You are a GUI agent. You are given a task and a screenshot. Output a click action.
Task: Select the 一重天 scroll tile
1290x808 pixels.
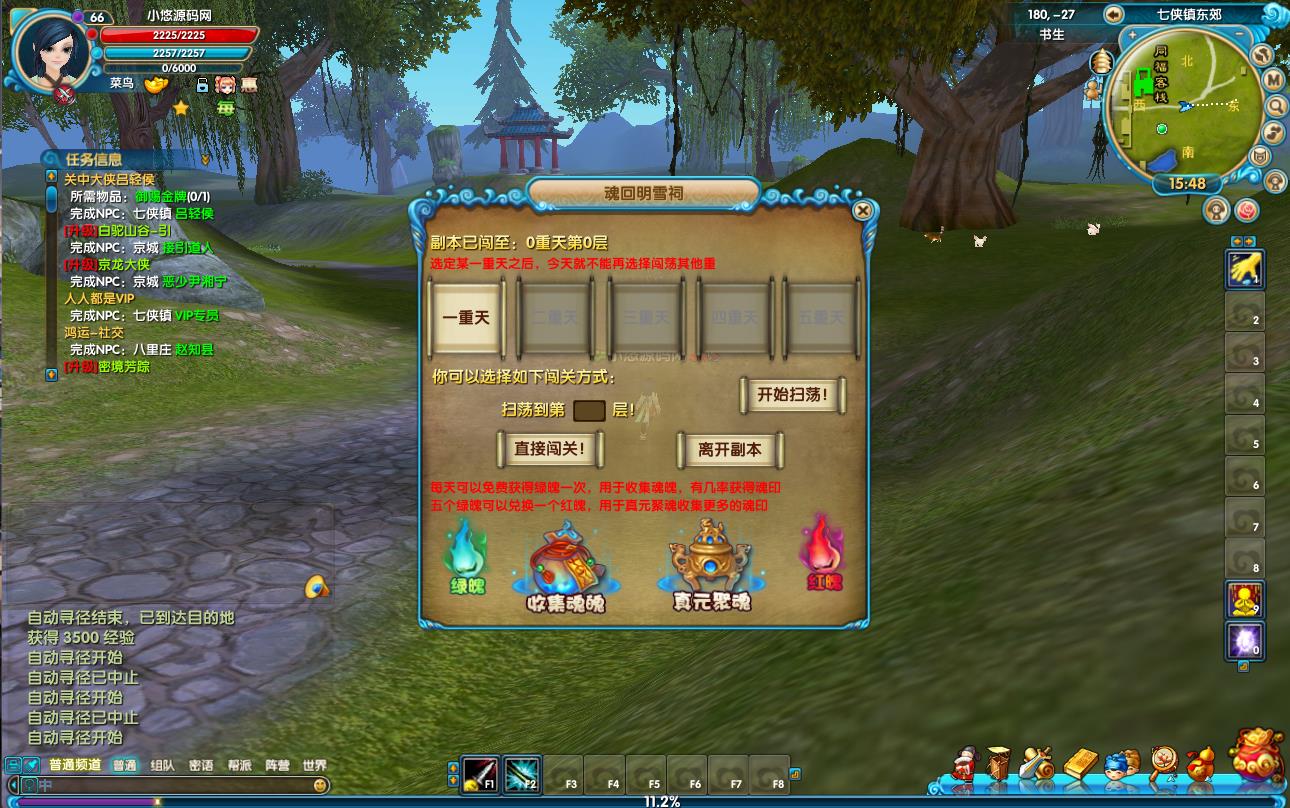coord(466,317)
